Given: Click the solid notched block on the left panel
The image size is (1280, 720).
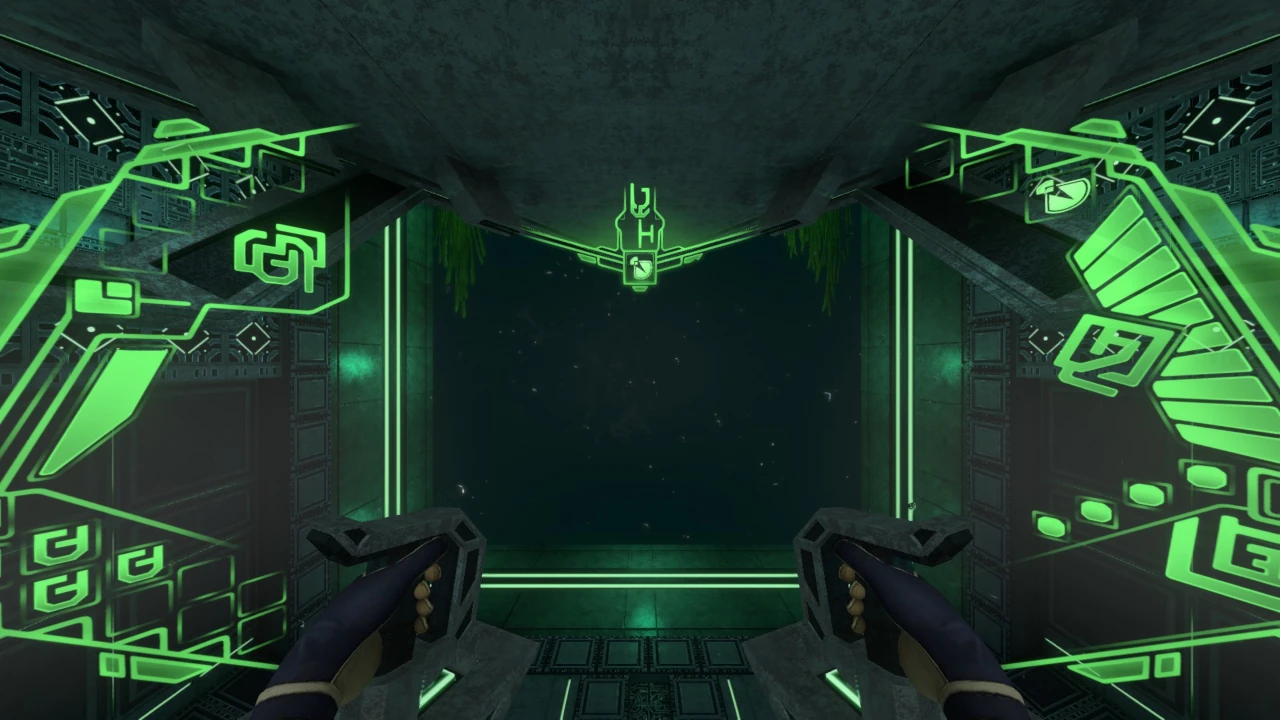Looking at the screenshot, I should pos(105,297).
